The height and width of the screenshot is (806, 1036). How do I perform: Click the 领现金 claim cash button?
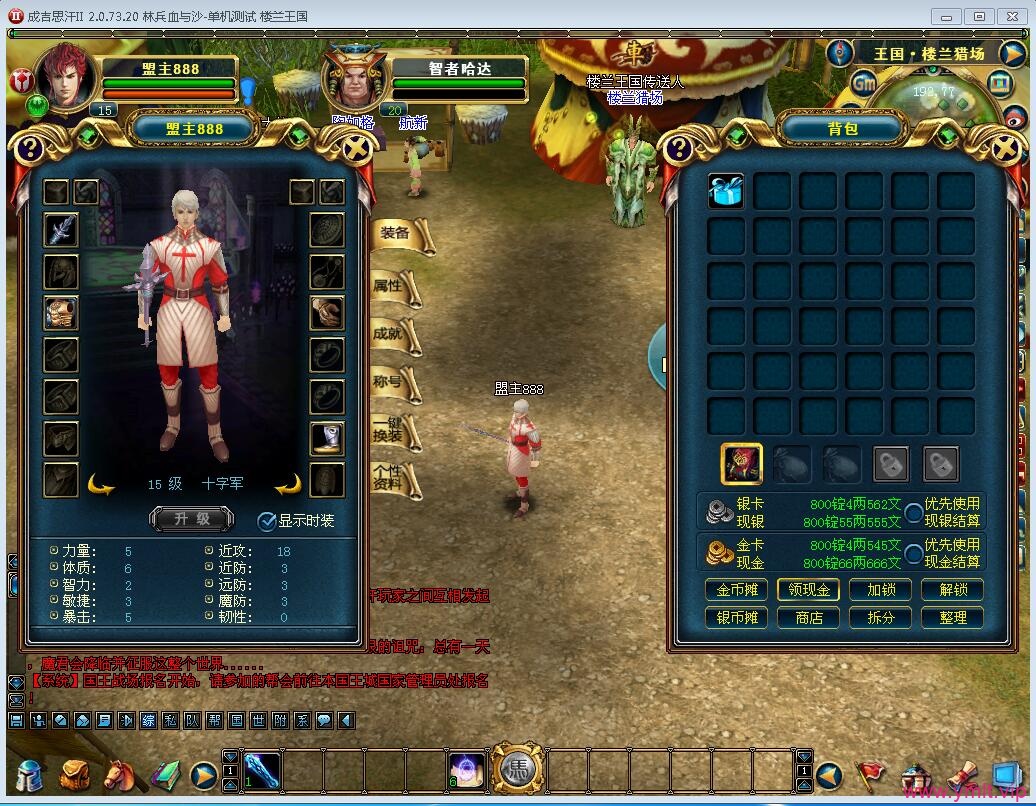click(808, 590)
